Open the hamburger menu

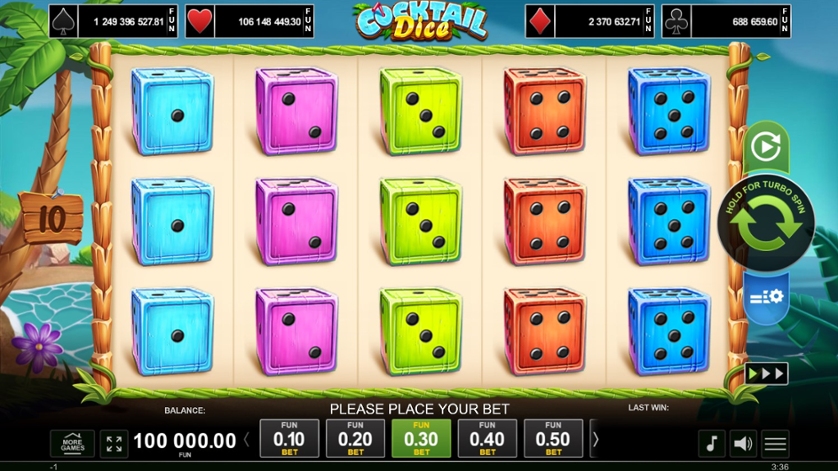pyautogui.click(x=775, y=443)
